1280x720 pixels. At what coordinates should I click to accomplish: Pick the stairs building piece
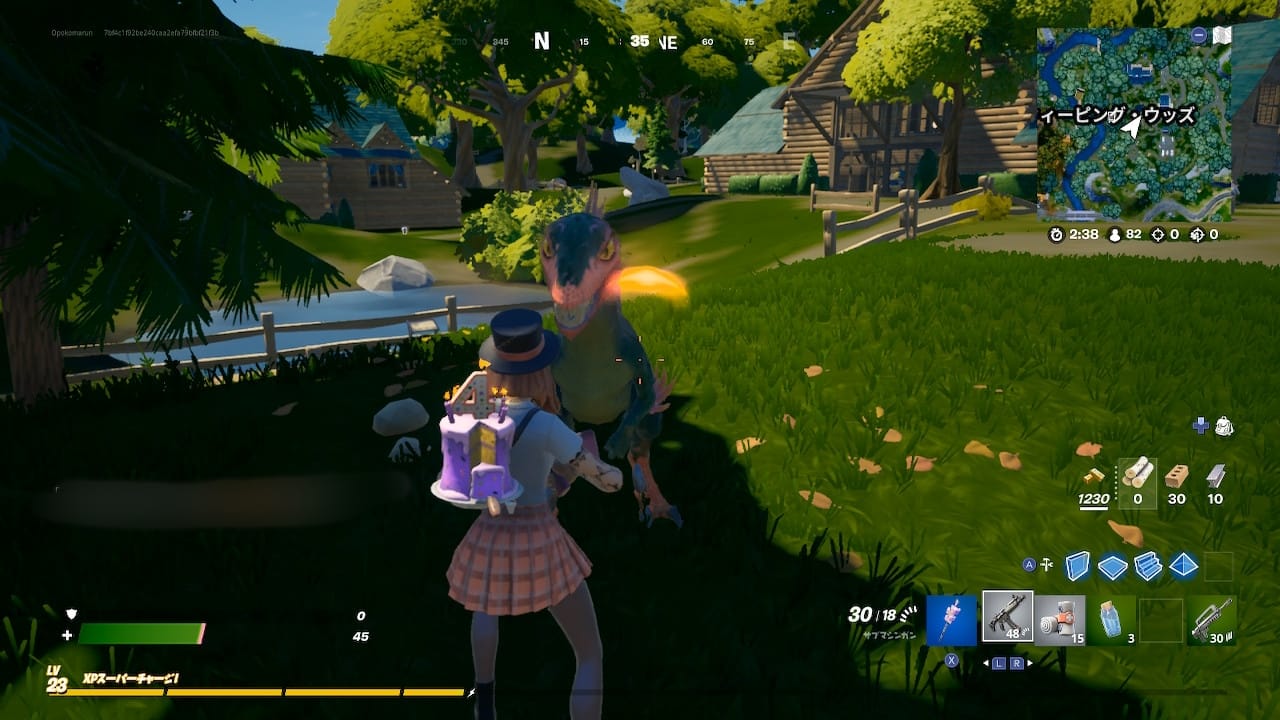[x=1148, y=566]
